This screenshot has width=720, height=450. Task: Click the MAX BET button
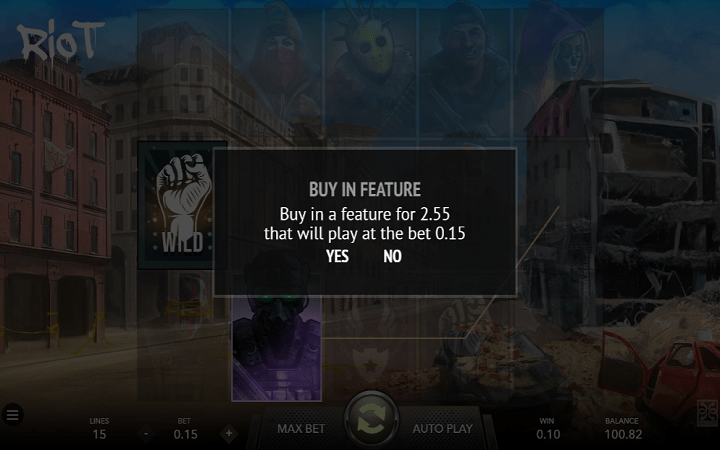tap(301, 429)
